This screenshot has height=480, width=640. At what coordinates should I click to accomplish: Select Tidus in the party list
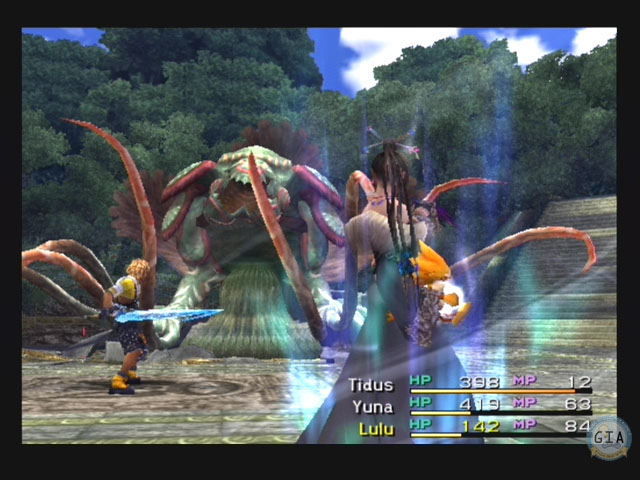[370, 383]
